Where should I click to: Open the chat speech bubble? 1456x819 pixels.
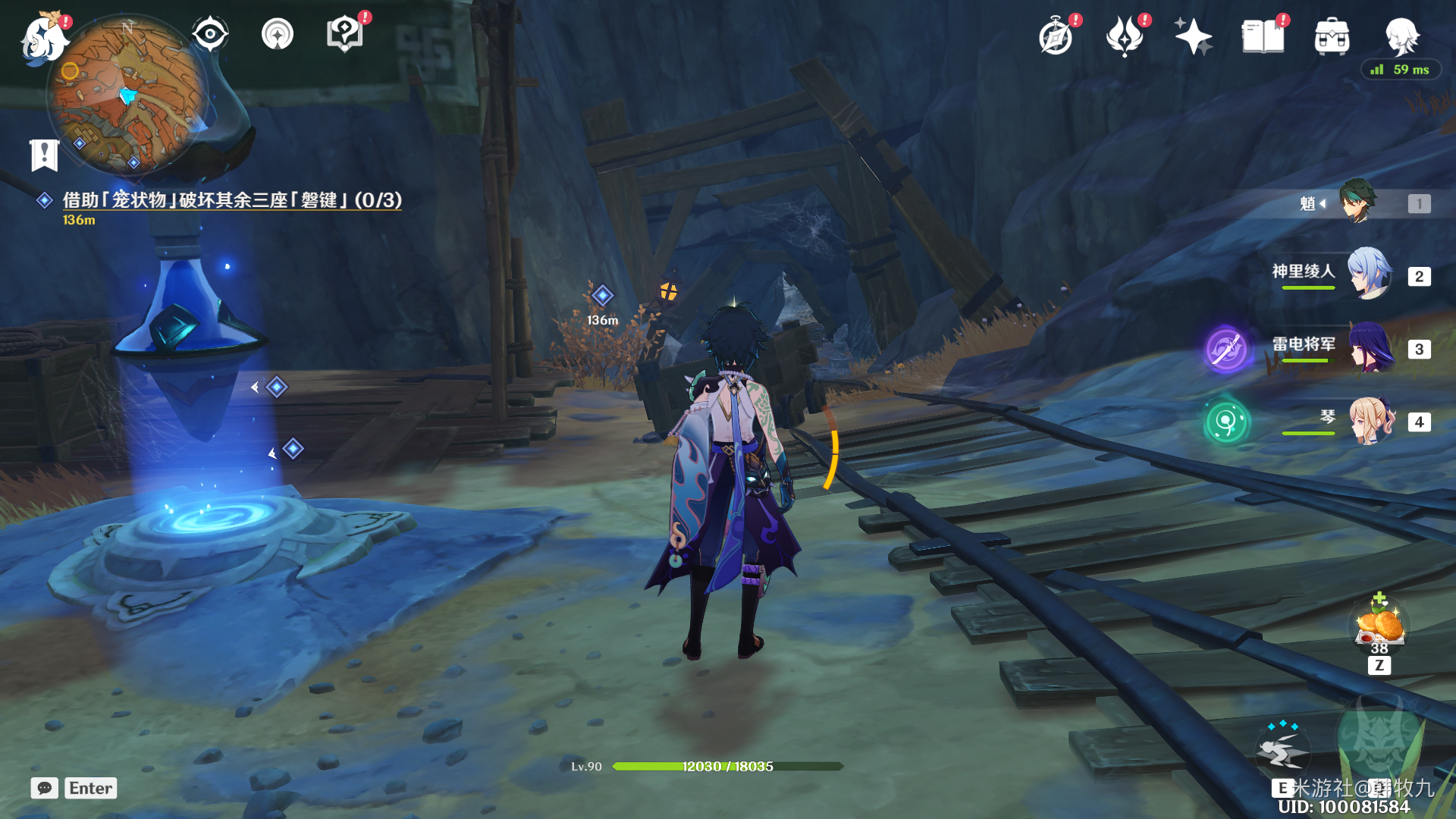(45, 788)
